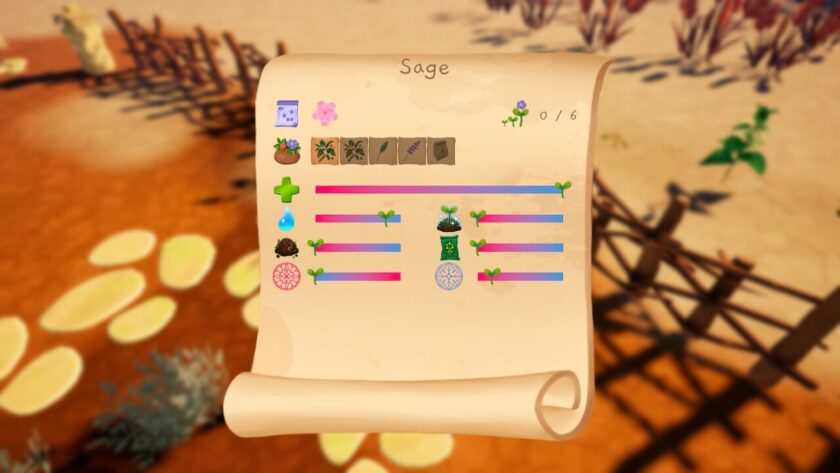The width and height of the screenshot is (840, 473).
Task: Click the pink flower icon
Action: (325, 113)
